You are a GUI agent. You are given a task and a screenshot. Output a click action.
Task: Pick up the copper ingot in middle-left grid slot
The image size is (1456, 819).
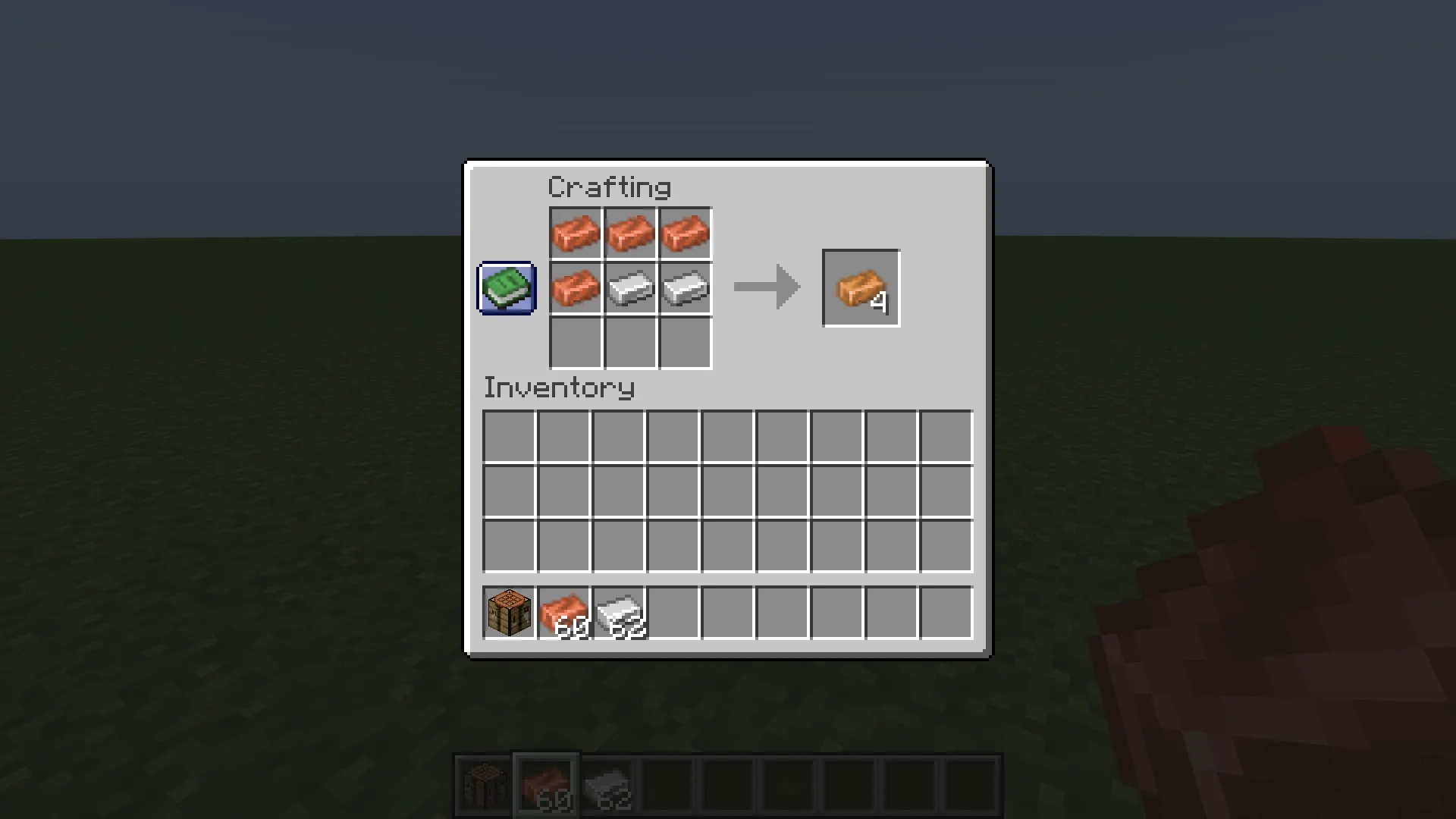pos(575,287)
